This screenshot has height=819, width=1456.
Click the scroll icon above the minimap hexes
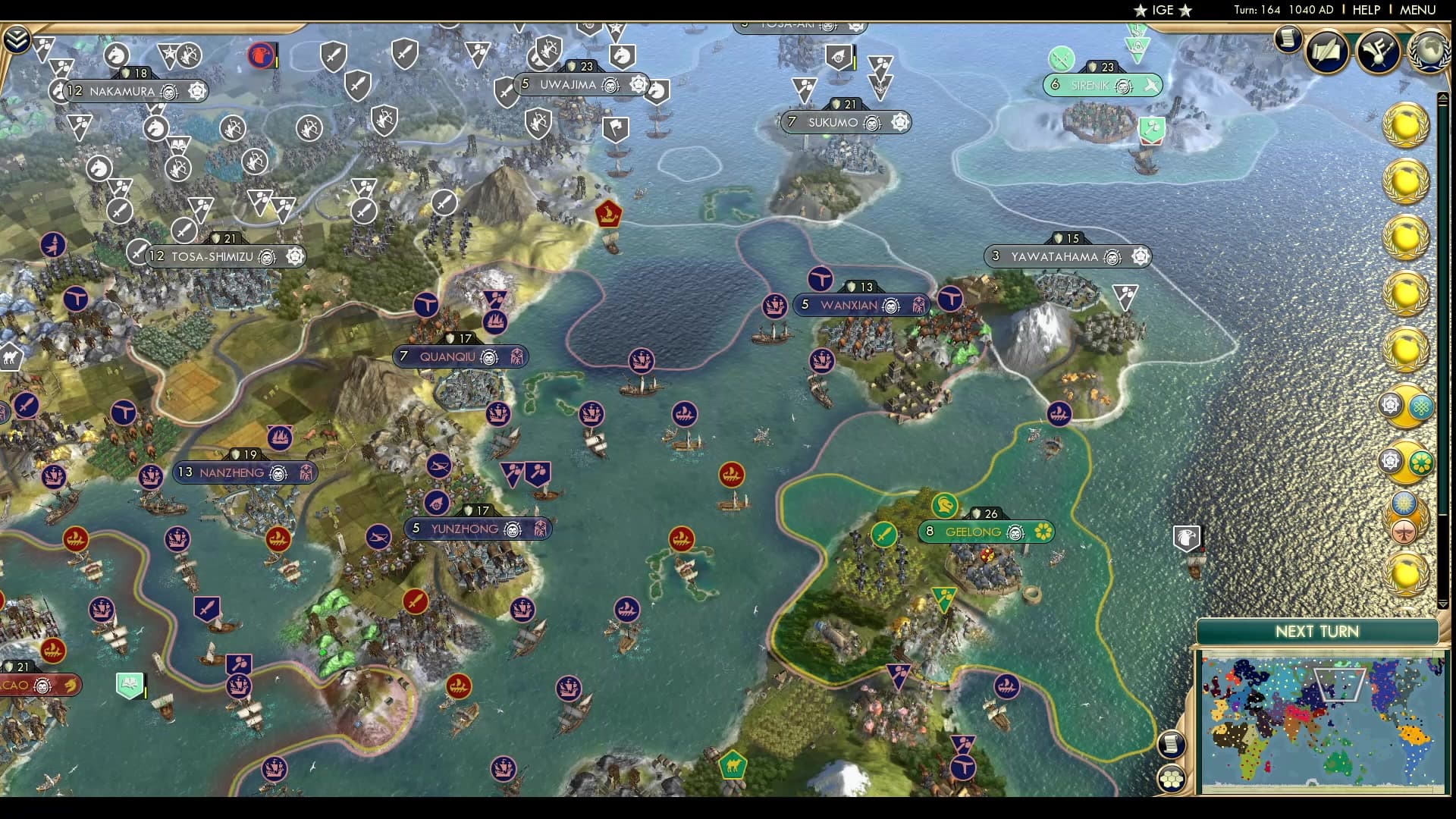pyautogui.click(x=1172, y=744)
